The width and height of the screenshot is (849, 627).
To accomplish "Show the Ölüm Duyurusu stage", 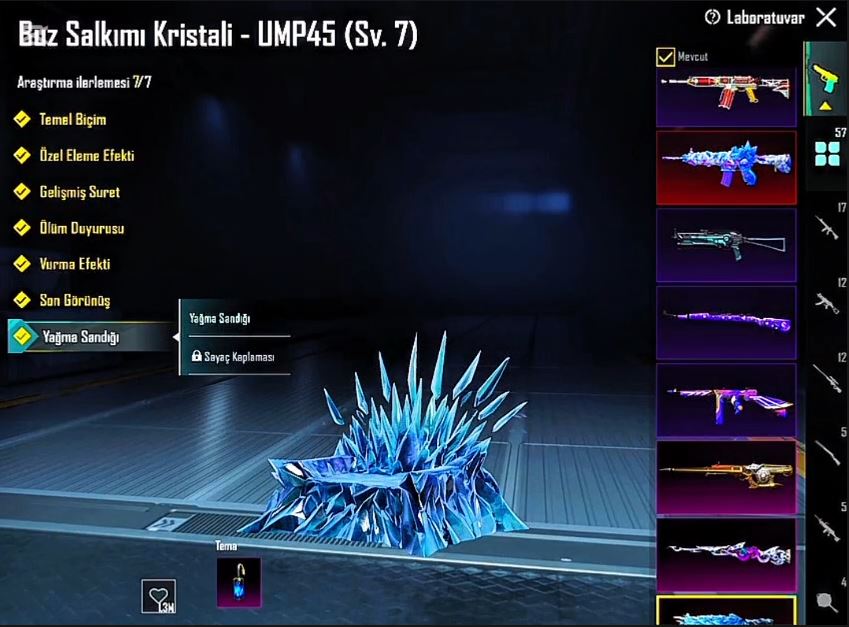I will [80, 228].
